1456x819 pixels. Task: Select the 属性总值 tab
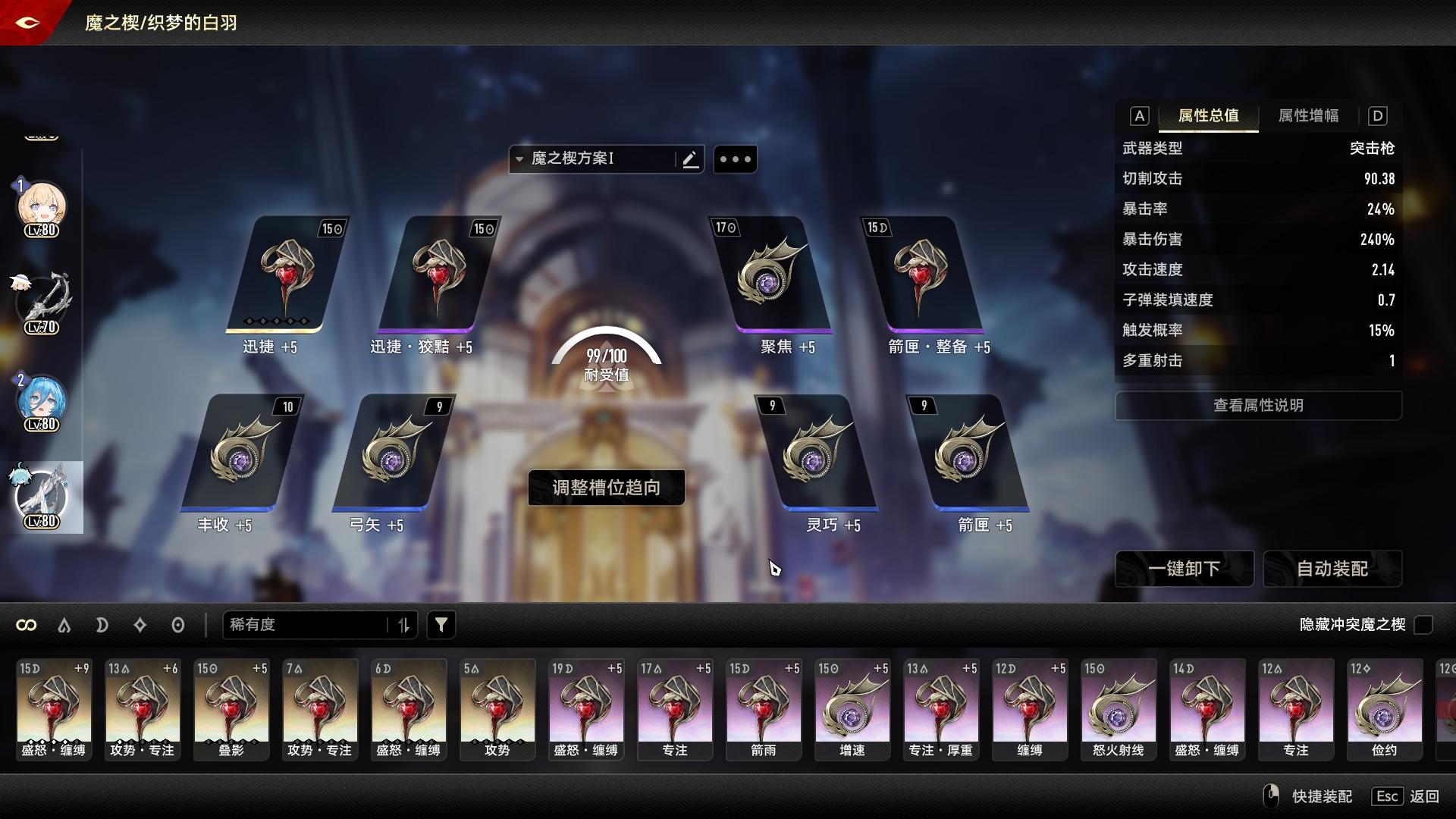(1208, 116)
